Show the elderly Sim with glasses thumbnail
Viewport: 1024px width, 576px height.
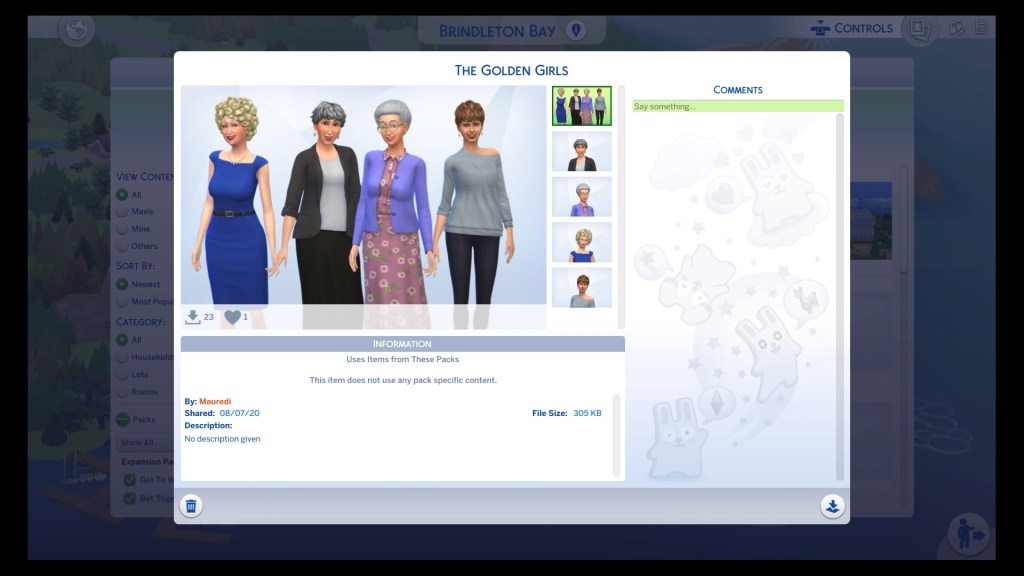pyautogui.click(x=581, y=197)
